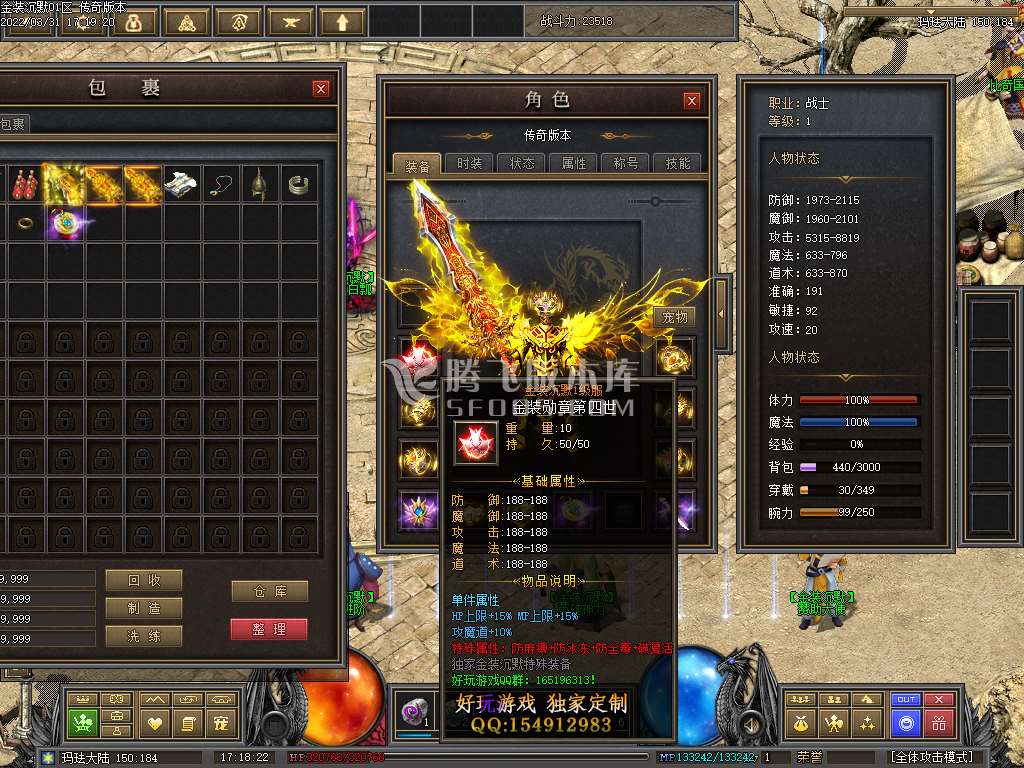Pick the helmet item in the bag
The image size is (1024, 768).
pyautogui.click(x=260, y=183)
